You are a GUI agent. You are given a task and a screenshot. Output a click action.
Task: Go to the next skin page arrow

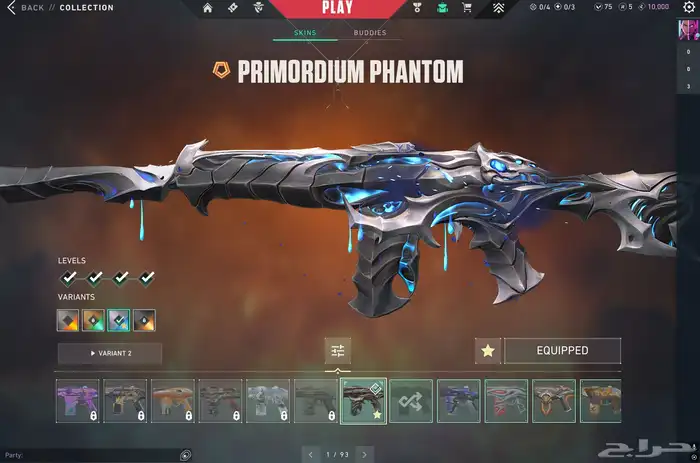(365, 455)
